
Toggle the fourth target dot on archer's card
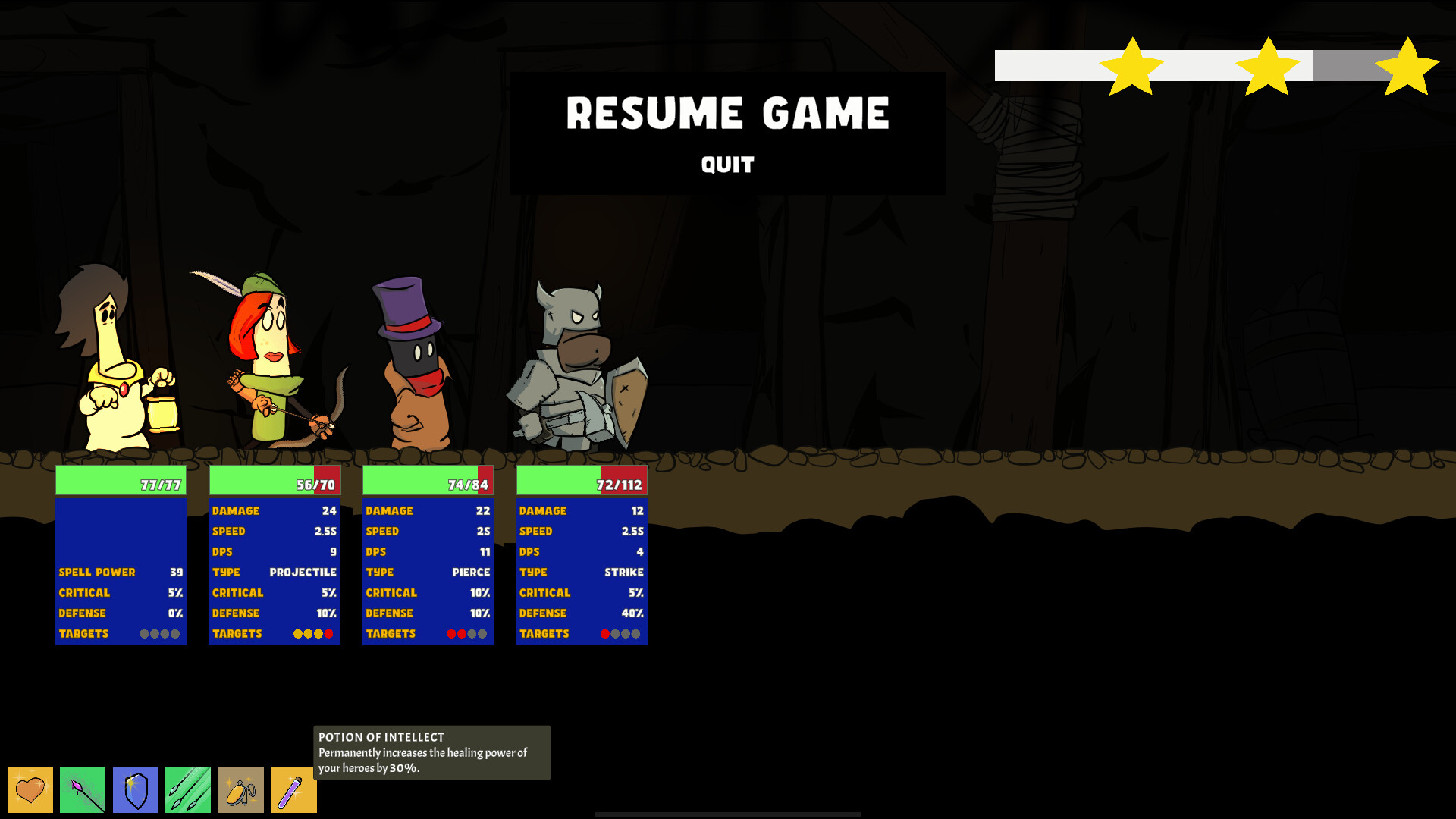[x=329, y=633]
